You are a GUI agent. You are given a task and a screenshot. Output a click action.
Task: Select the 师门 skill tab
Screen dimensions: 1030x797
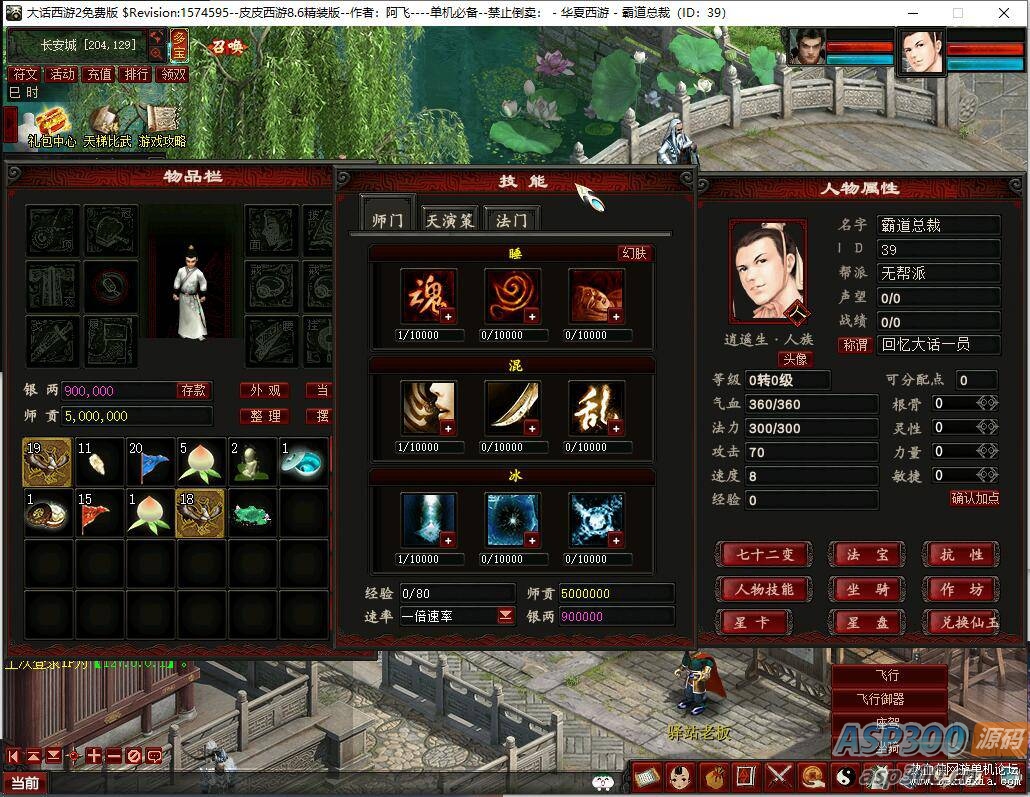point(387,220)
